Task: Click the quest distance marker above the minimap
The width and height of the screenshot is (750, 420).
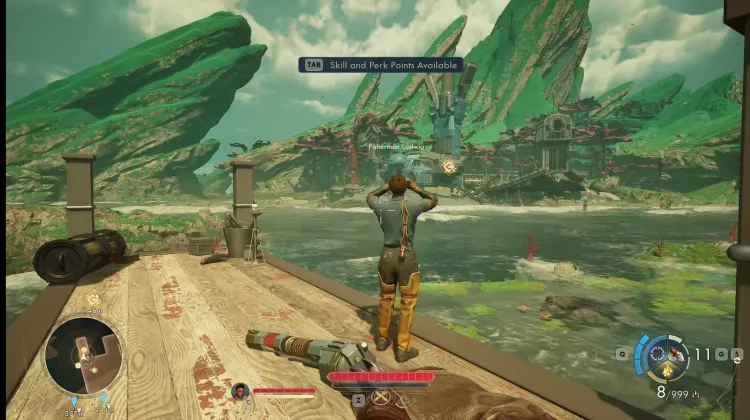Action: click(x=94, y=299)
